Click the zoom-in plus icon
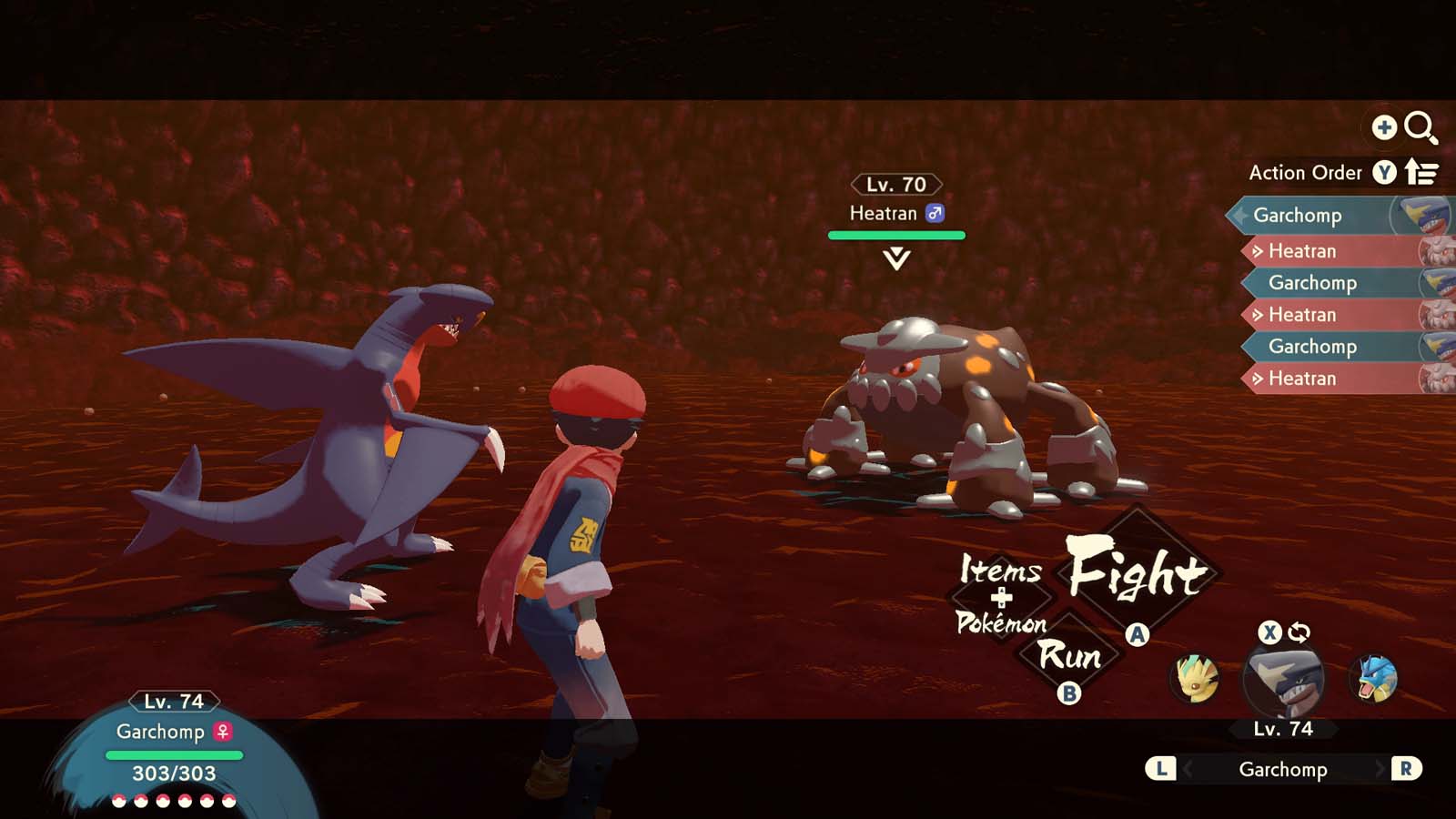The width and height of the screenshot is (1456, 819). tap(1384, 127)
